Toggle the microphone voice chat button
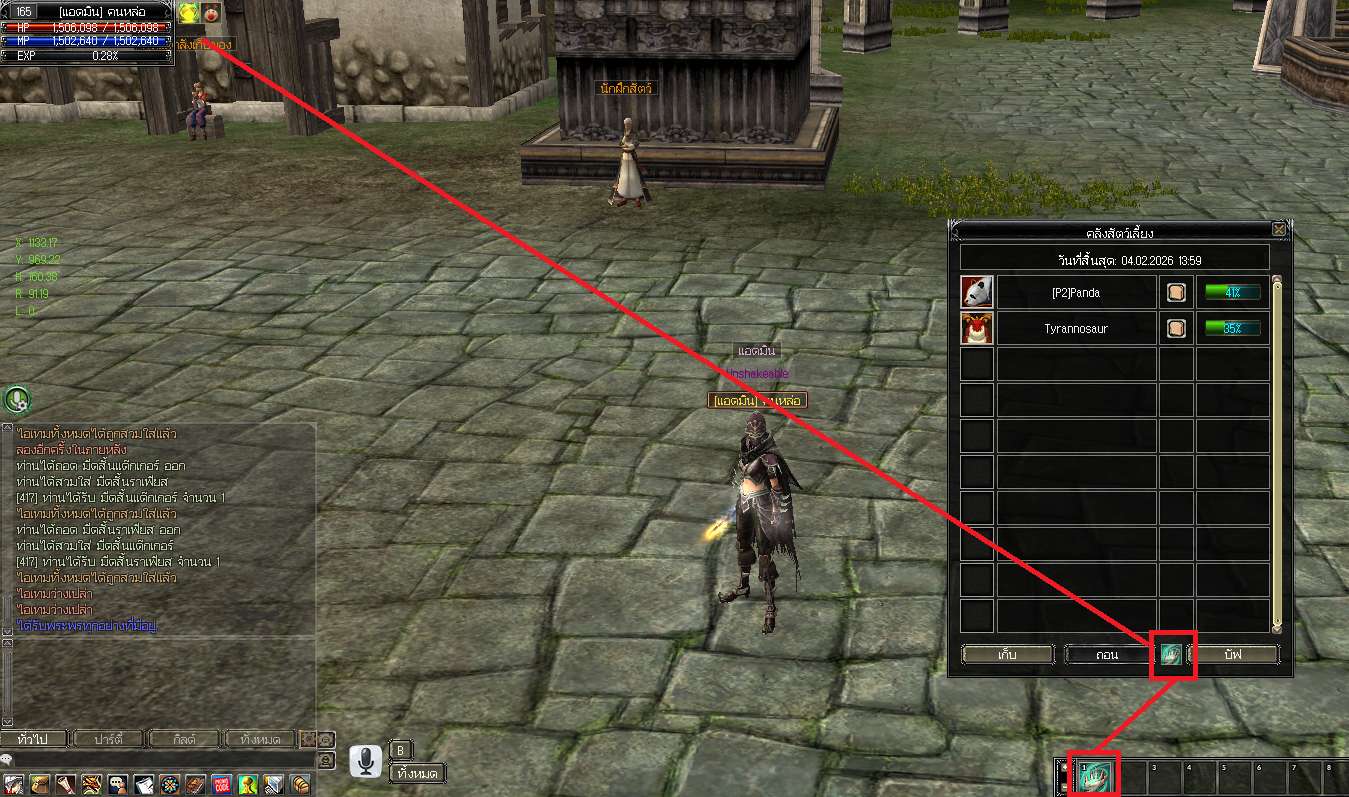Image resolution: width=1349 pixels, height=797 pixels. (x=365, y=762)
